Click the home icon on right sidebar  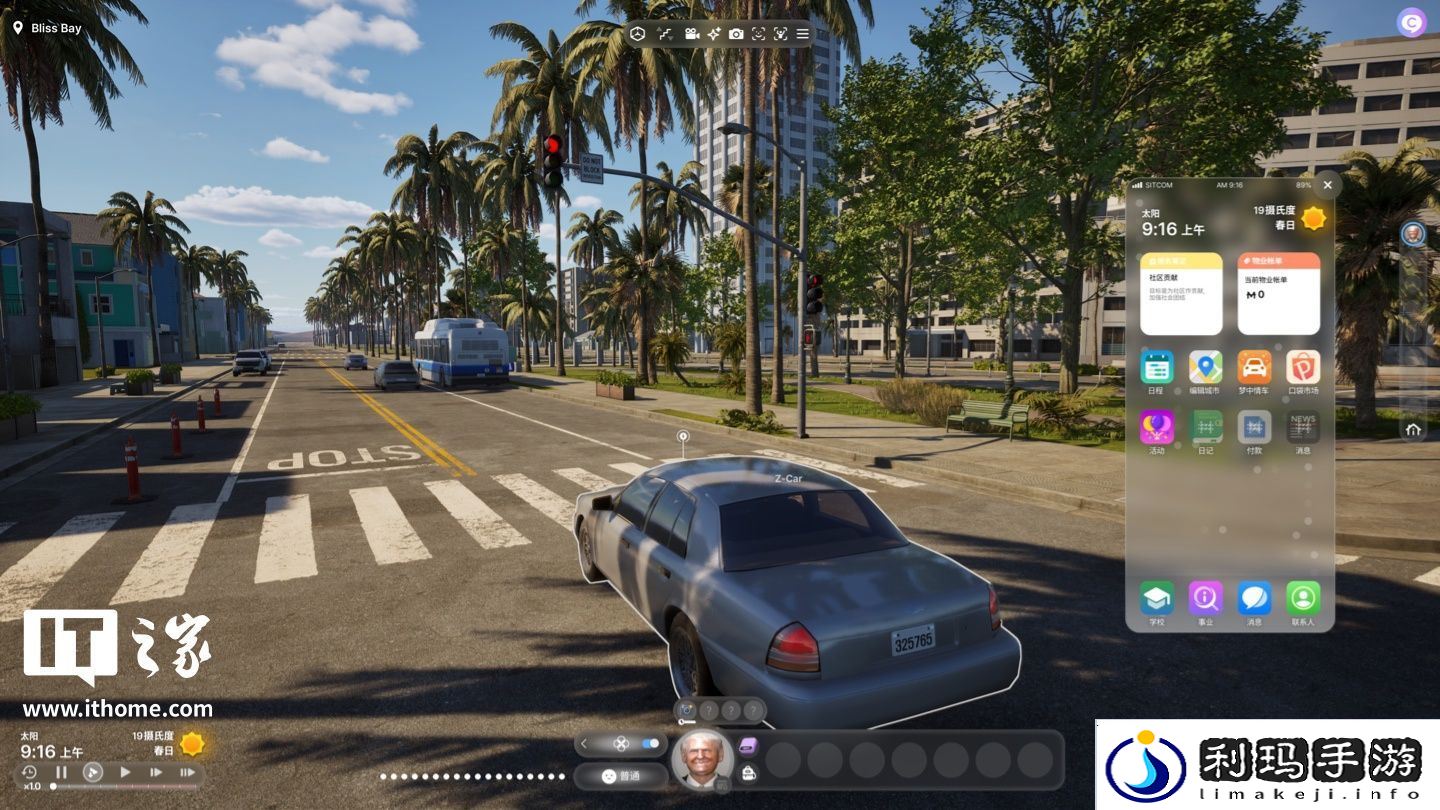point(1413,429)
